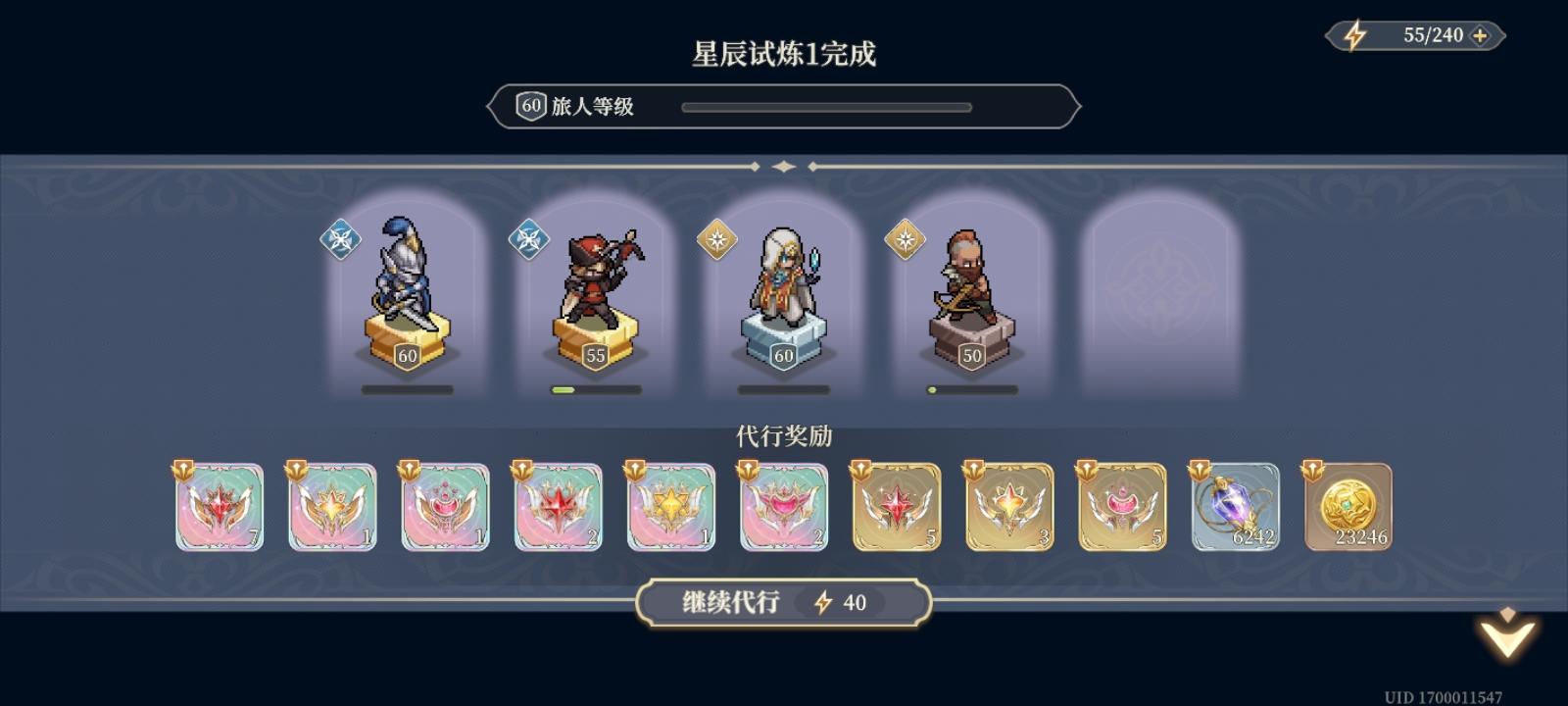Image resolution: width=1568 pixels, height=706 pixels.
Task: Toggle the gold element badge on white mage
Action: click(x=715, y=238)
